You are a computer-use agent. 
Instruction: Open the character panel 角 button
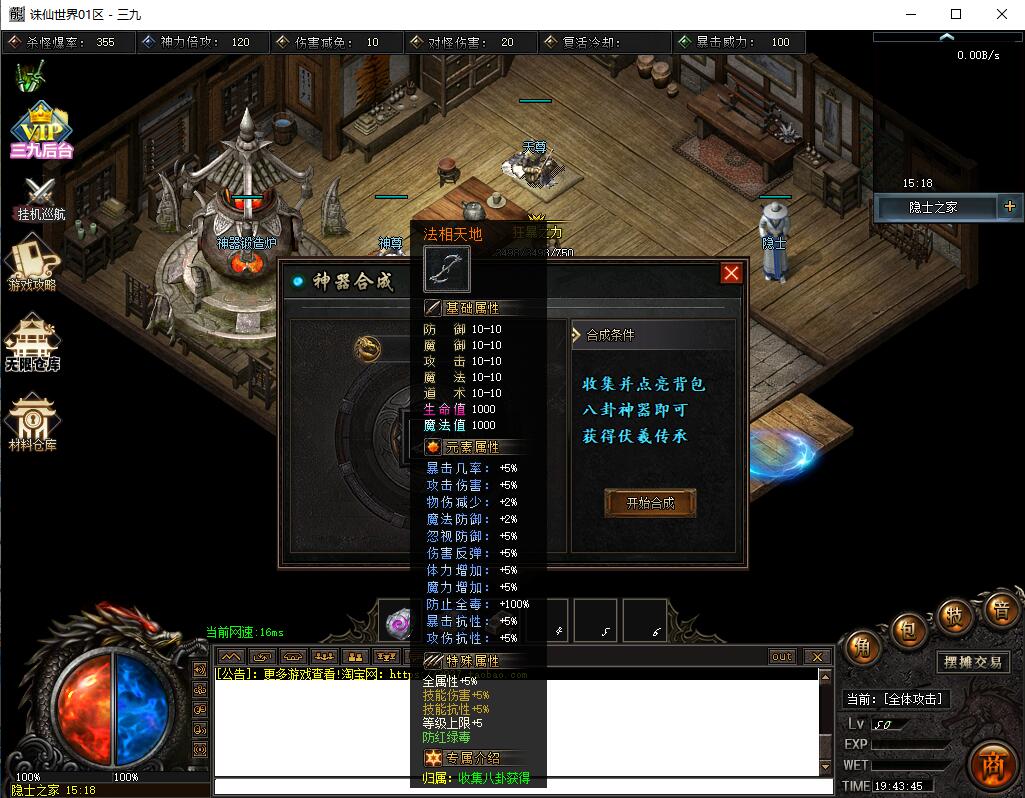coord(860,649)
